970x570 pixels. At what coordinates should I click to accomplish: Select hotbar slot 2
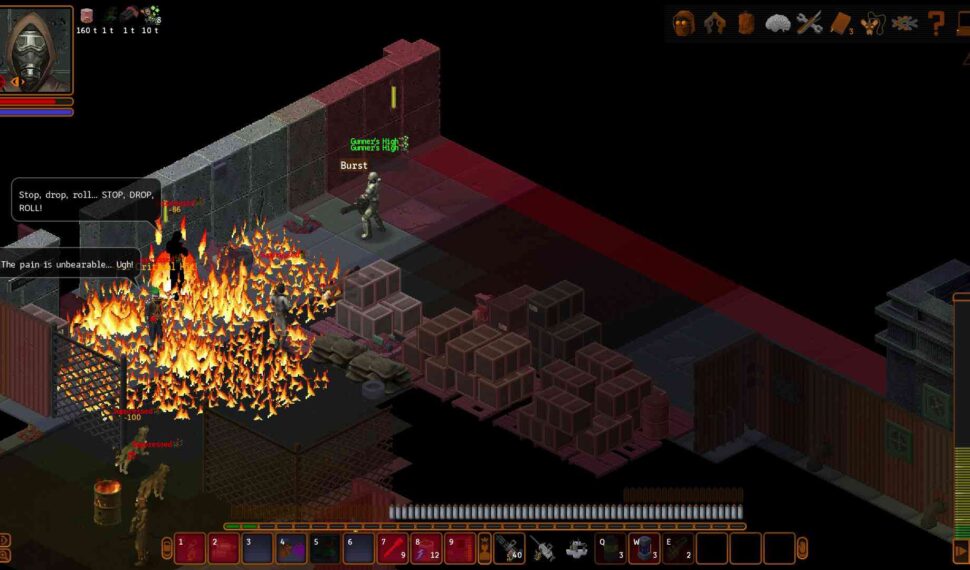[224, 548]
